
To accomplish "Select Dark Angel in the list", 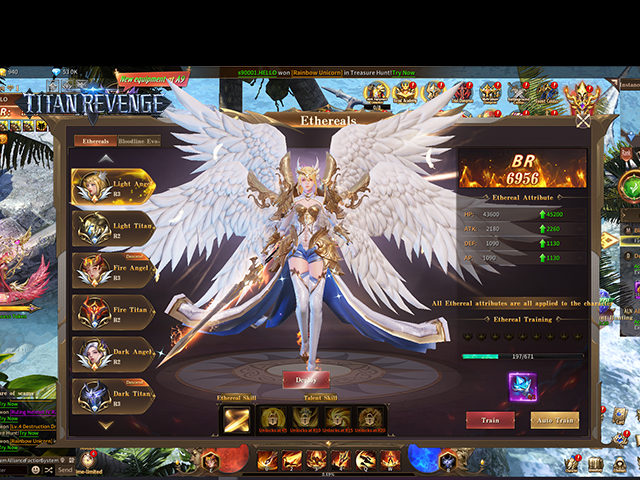I will click(x=112, y=355).
